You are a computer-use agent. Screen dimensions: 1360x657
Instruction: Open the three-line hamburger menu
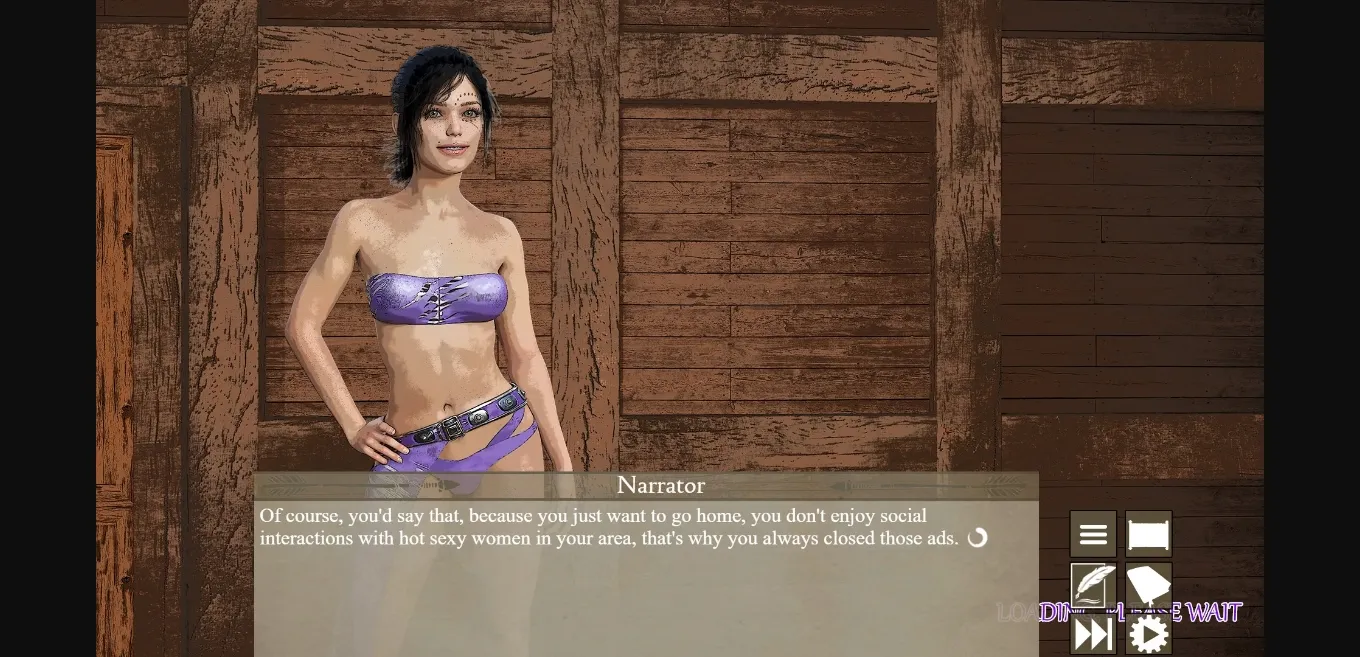click(1093, 535)
